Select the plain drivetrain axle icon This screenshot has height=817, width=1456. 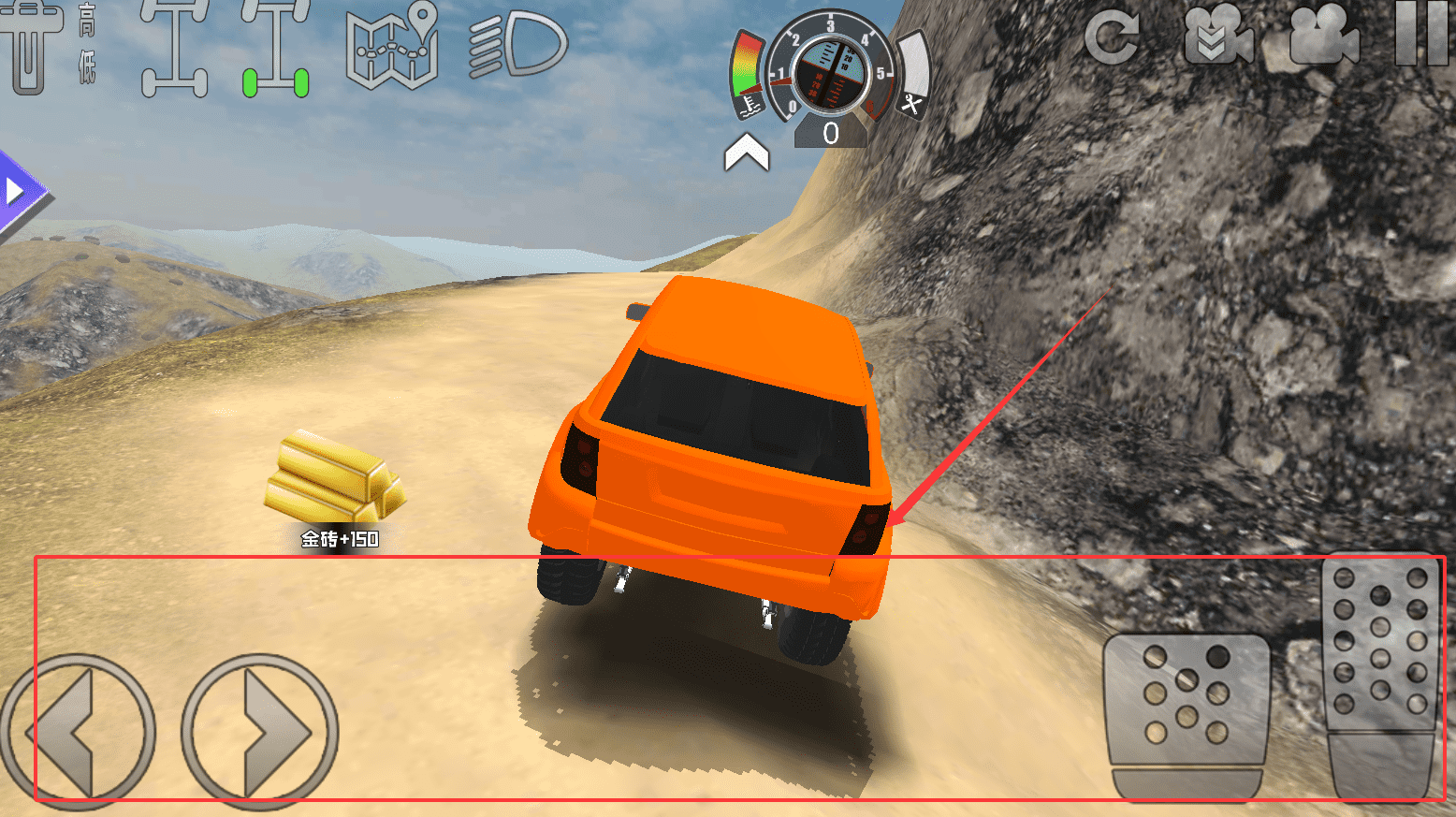click(175, 49)
